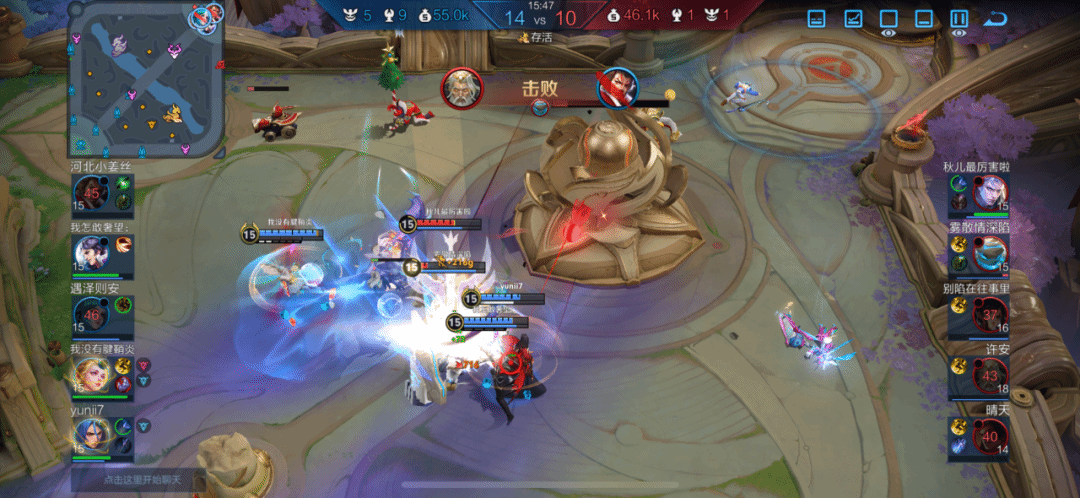The width and height of the screenshot is (1080, 498).
Task: Select enemy player 晴天 portrait
Action: point(990,435)
